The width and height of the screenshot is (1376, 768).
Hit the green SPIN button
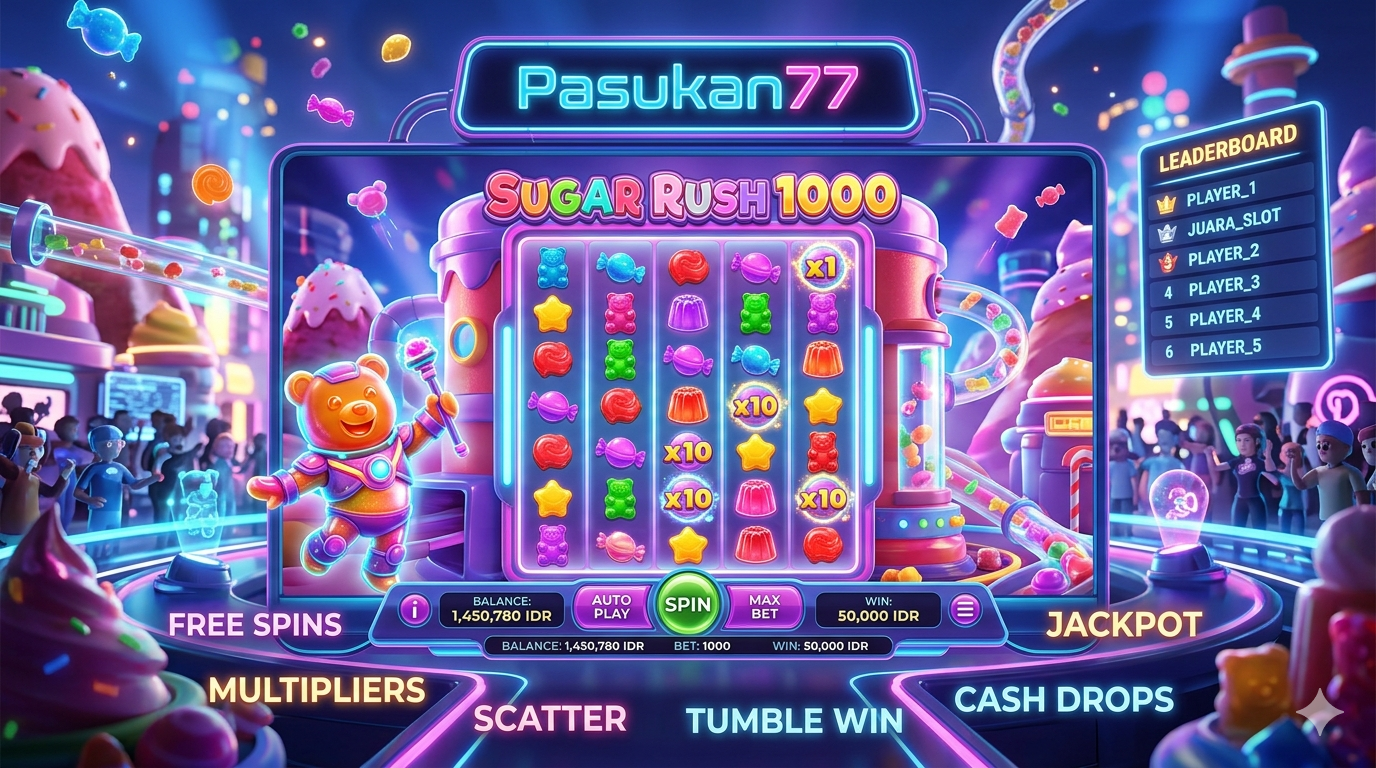pyautogui.click(x=687, y=604)
